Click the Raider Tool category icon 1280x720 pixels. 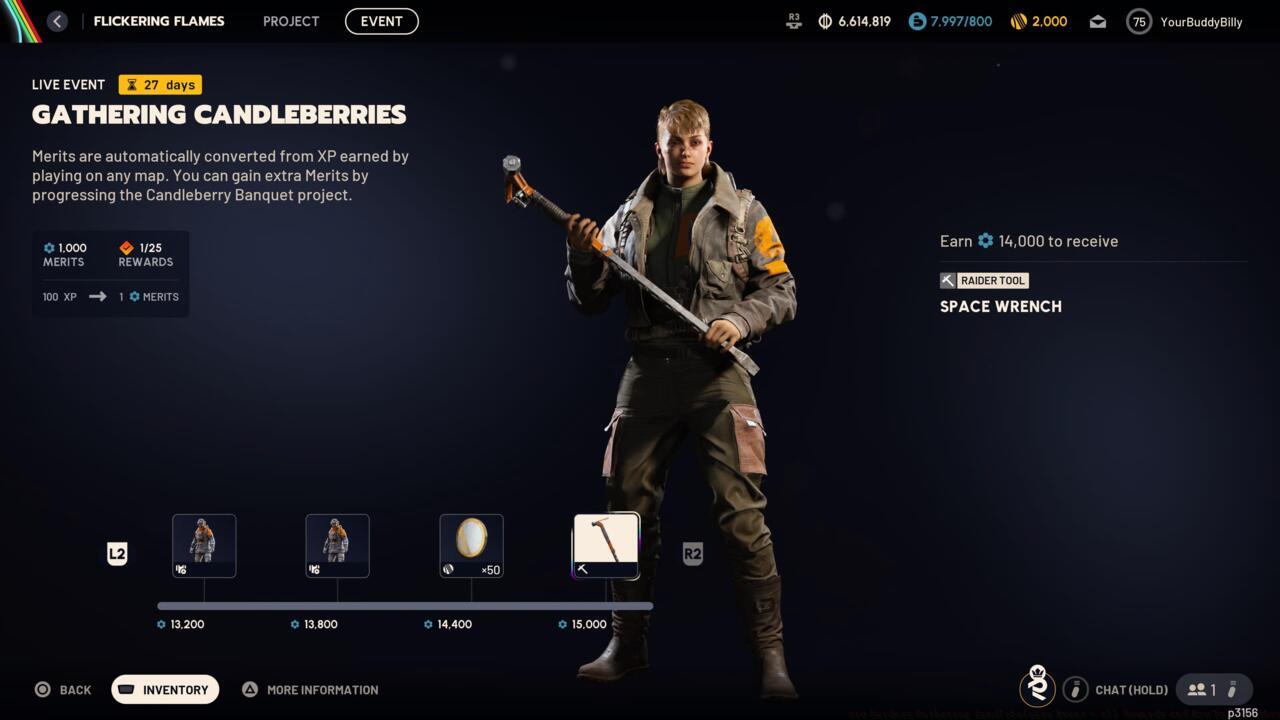(x=947, y=280)
